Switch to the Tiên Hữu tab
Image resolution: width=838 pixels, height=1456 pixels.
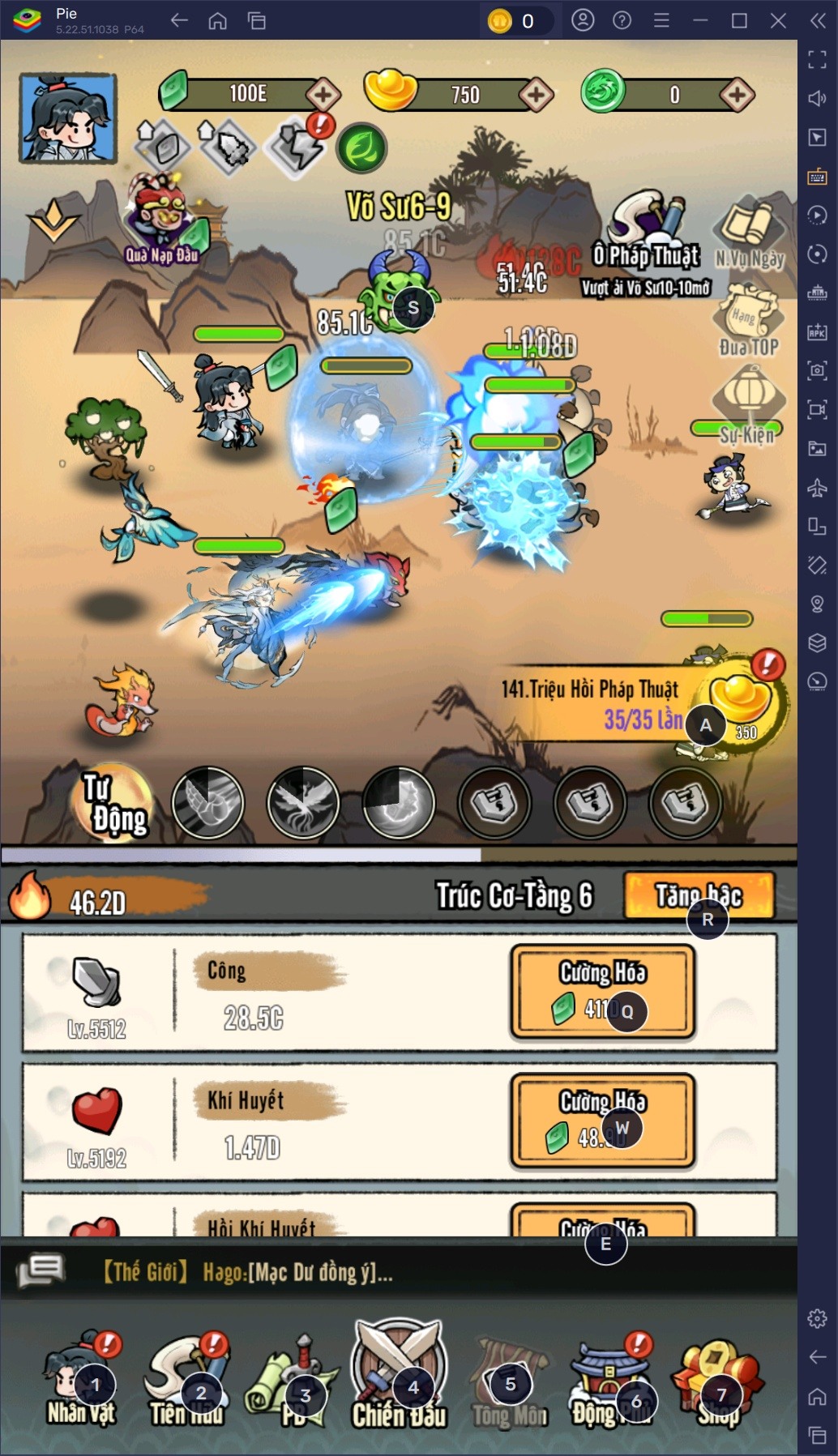[x=186, y=1381]
